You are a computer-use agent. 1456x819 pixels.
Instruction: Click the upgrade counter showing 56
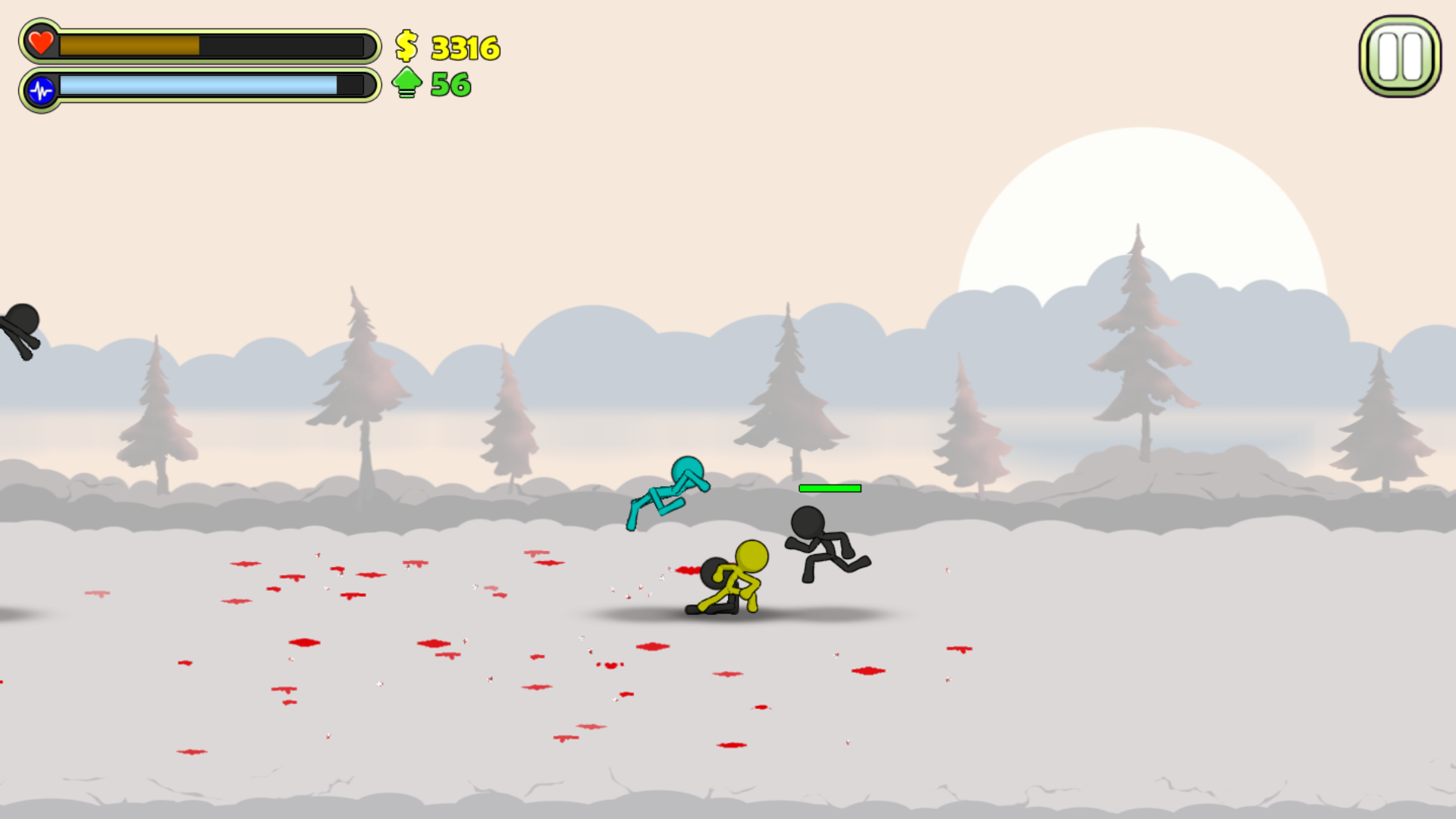coord(449,85)
